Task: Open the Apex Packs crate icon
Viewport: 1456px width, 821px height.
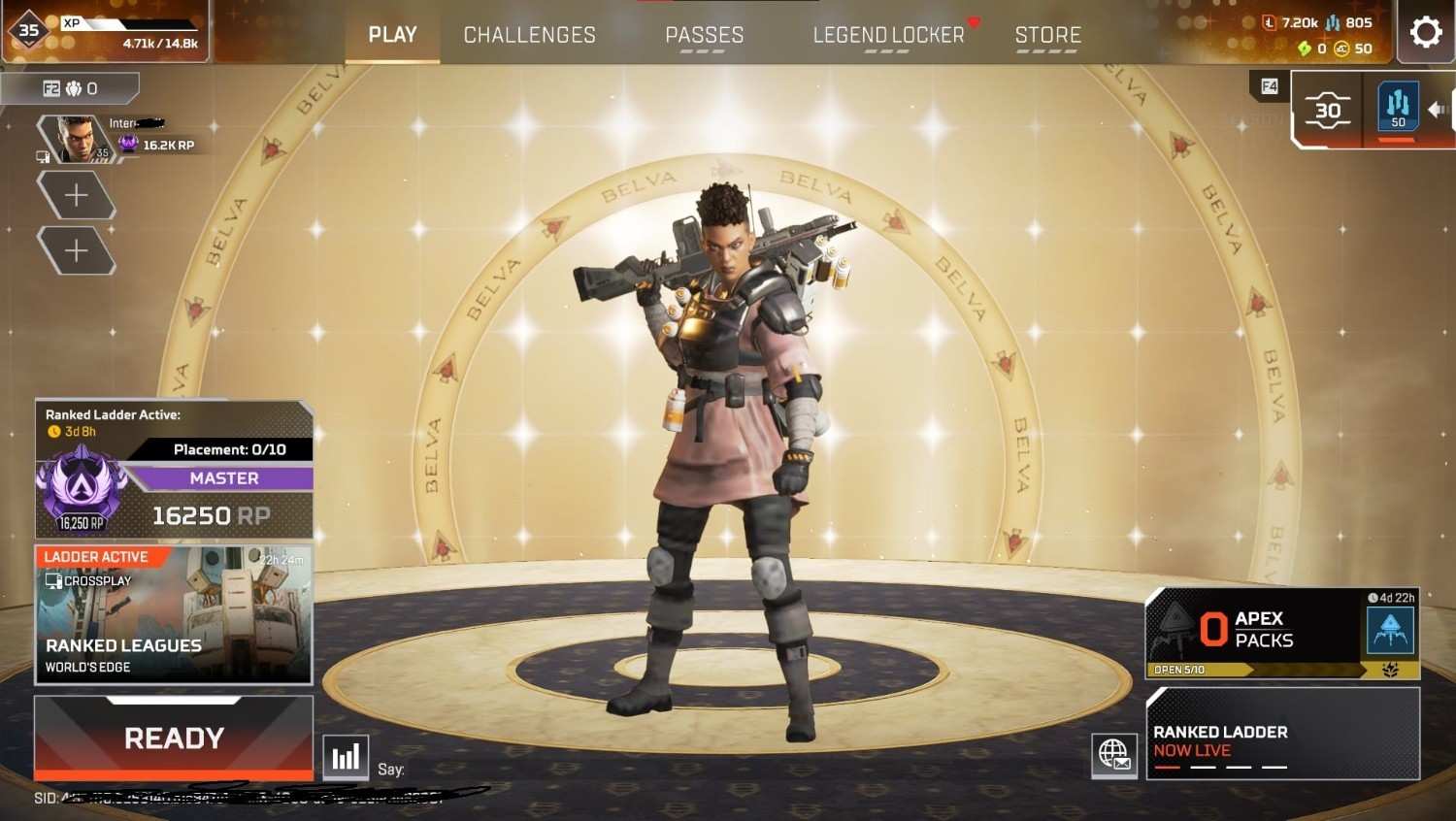Action: (1391, 631)
